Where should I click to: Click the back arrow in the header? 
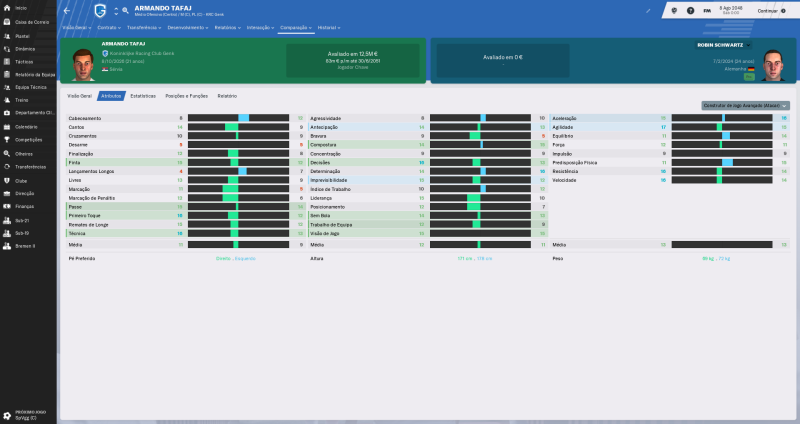(x=67, y=10)
